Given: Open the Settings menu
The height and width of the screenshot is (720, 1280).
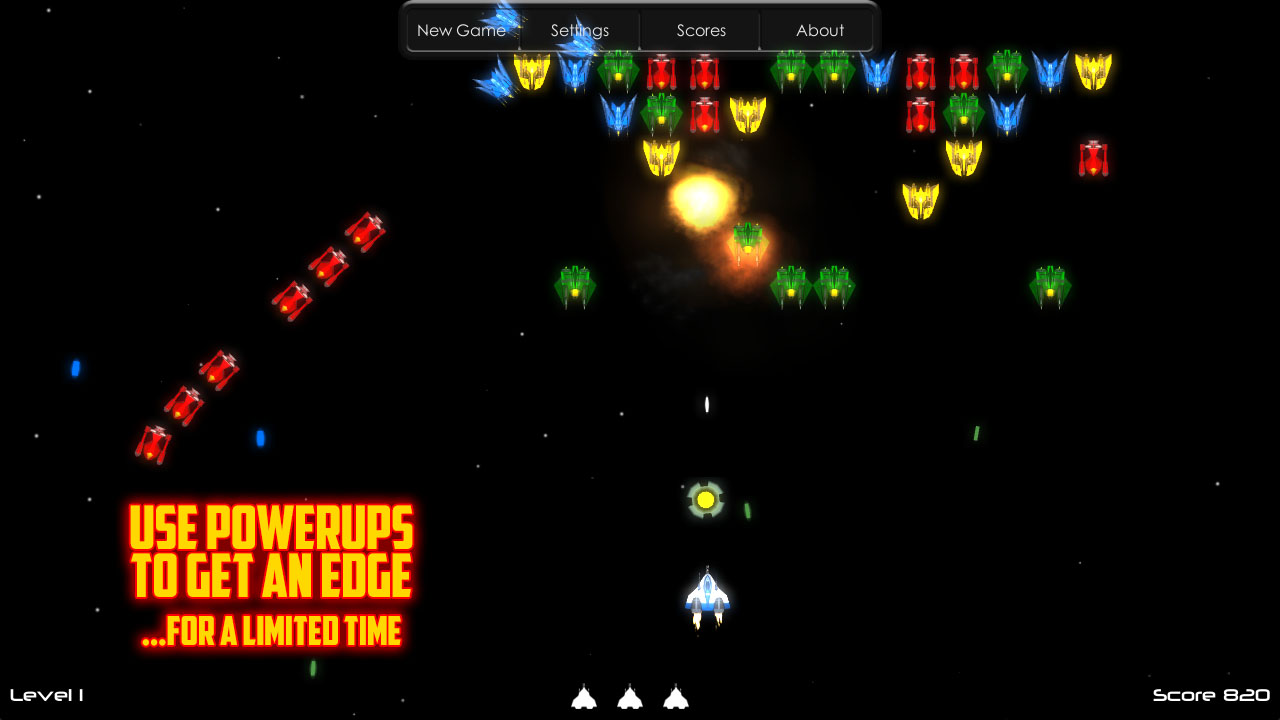Looking at the screenshot, I should click(x=580, y=30).
